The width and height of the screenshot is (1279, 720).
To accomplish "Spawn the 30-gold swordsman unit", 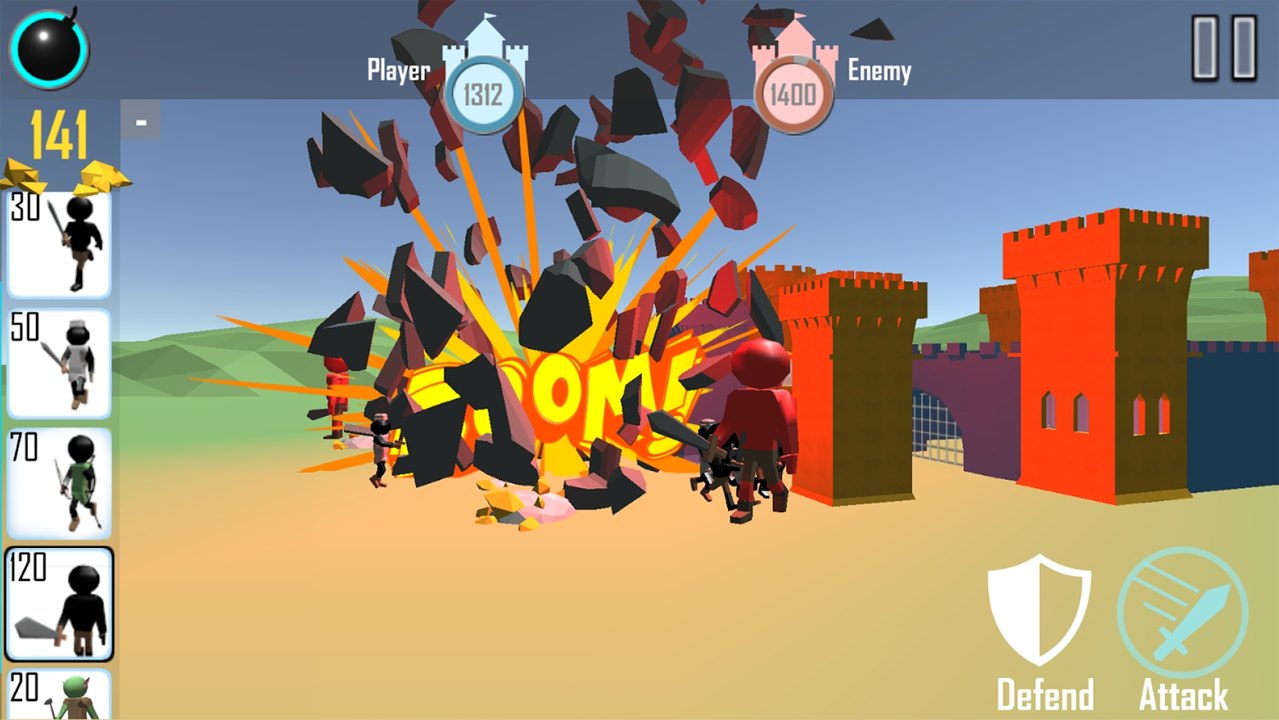I will [59, 244].
